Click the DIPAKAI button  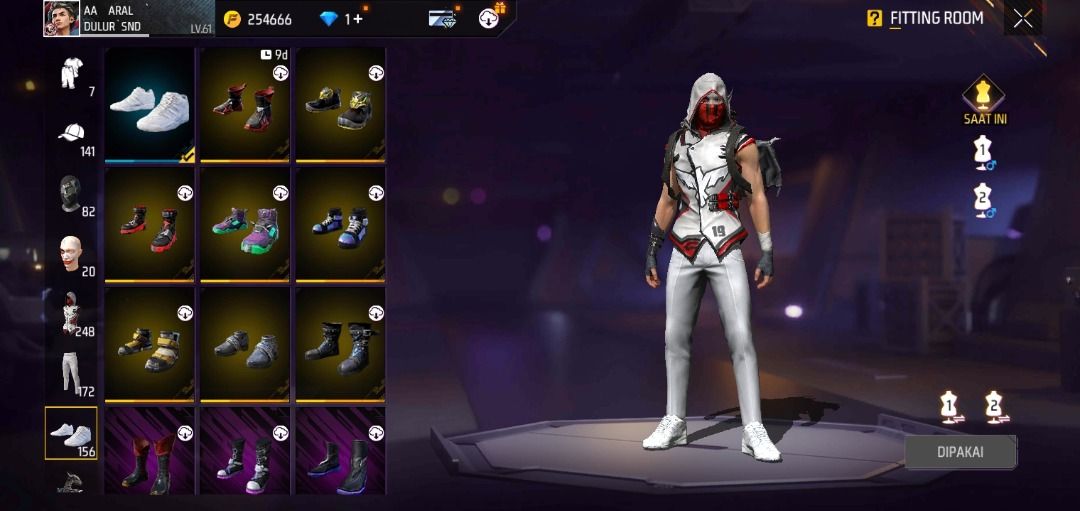tap(960, 451)
